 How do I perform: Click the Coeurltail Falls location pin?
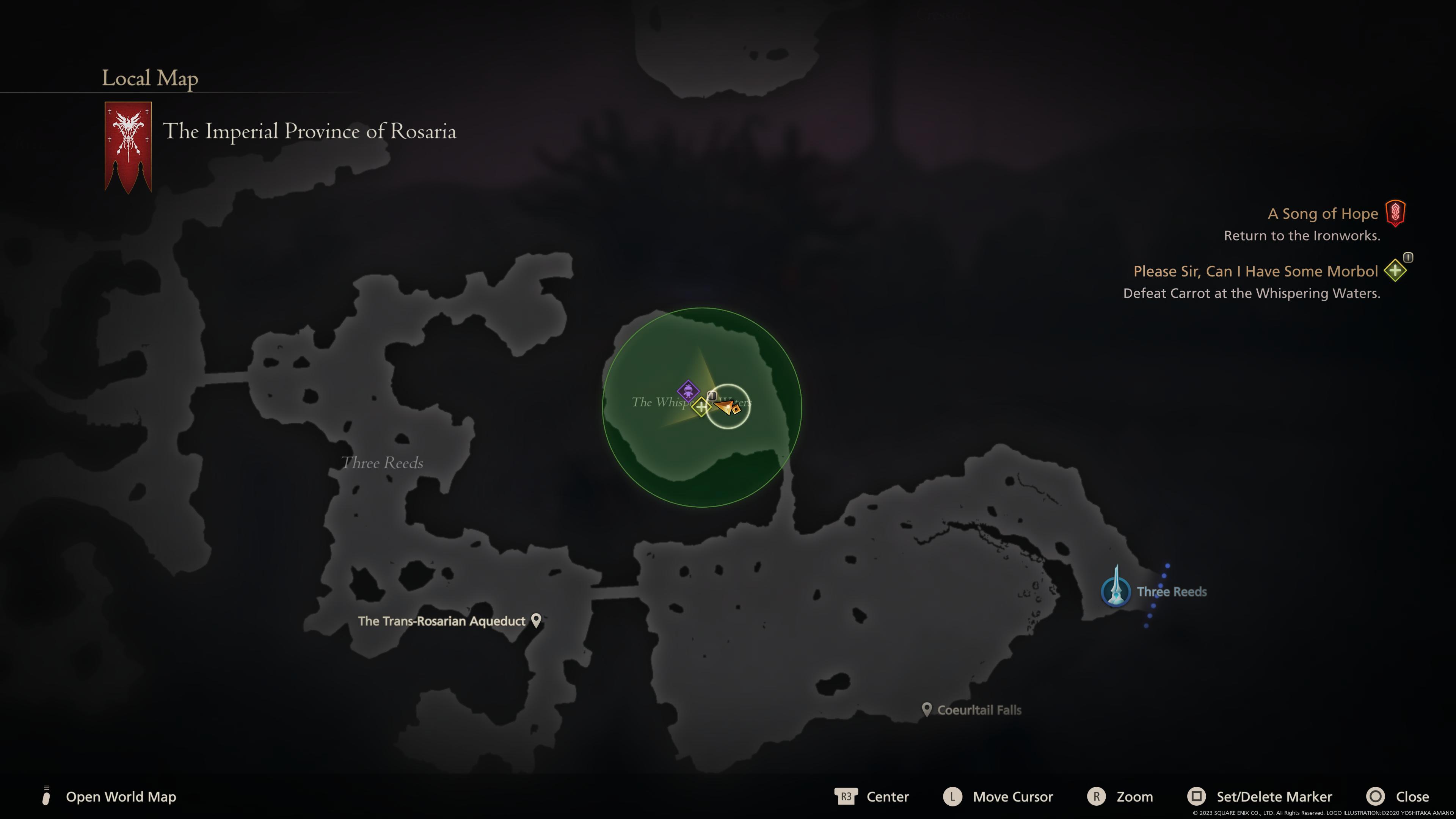[x=927, y=709]
